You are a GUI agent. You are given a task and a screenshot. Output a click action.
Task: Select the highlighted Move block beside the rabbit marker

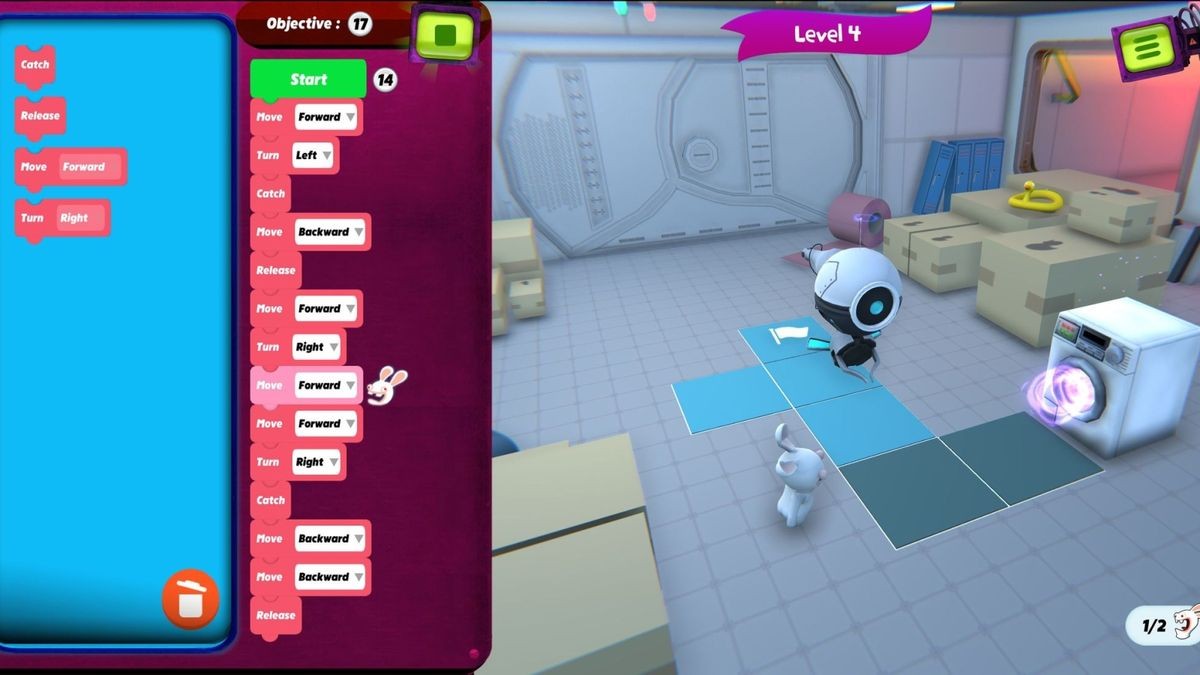(268, 385)
